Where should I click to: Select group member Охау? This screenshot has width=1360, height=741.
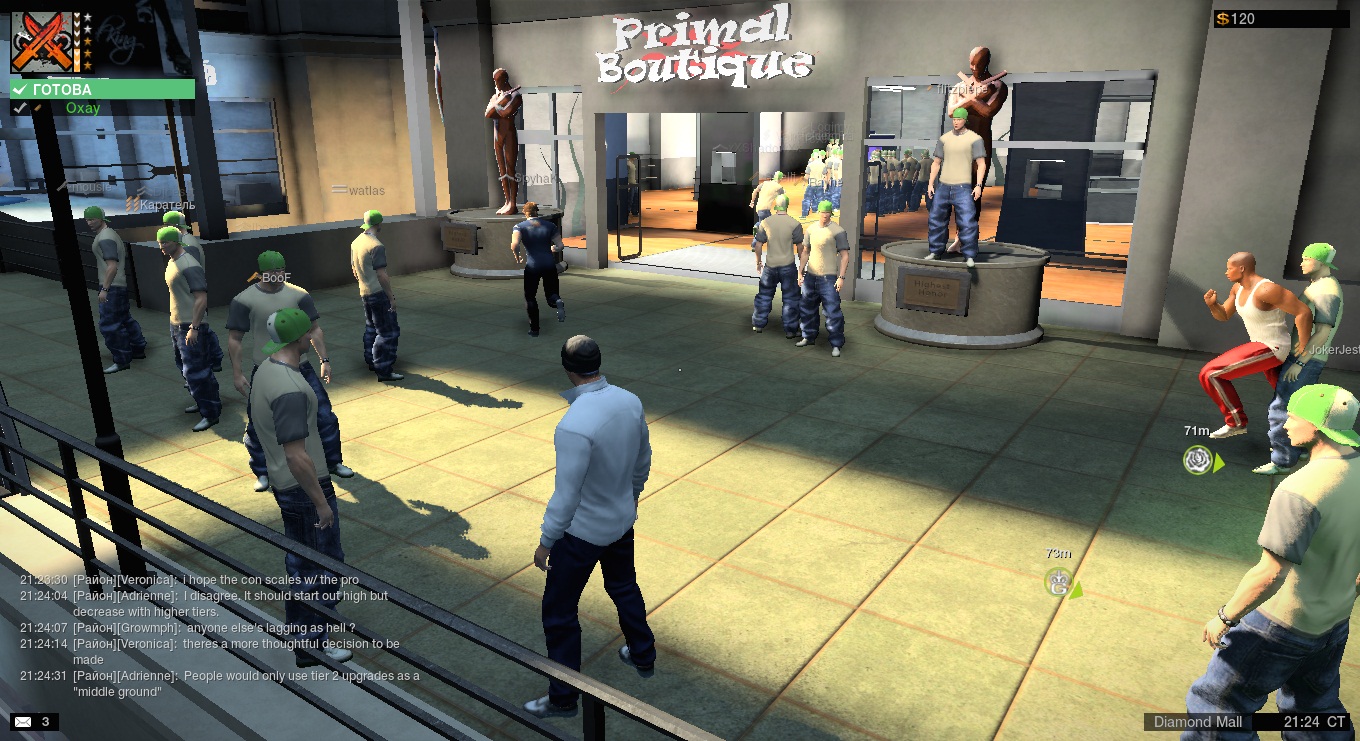(83, 108)
